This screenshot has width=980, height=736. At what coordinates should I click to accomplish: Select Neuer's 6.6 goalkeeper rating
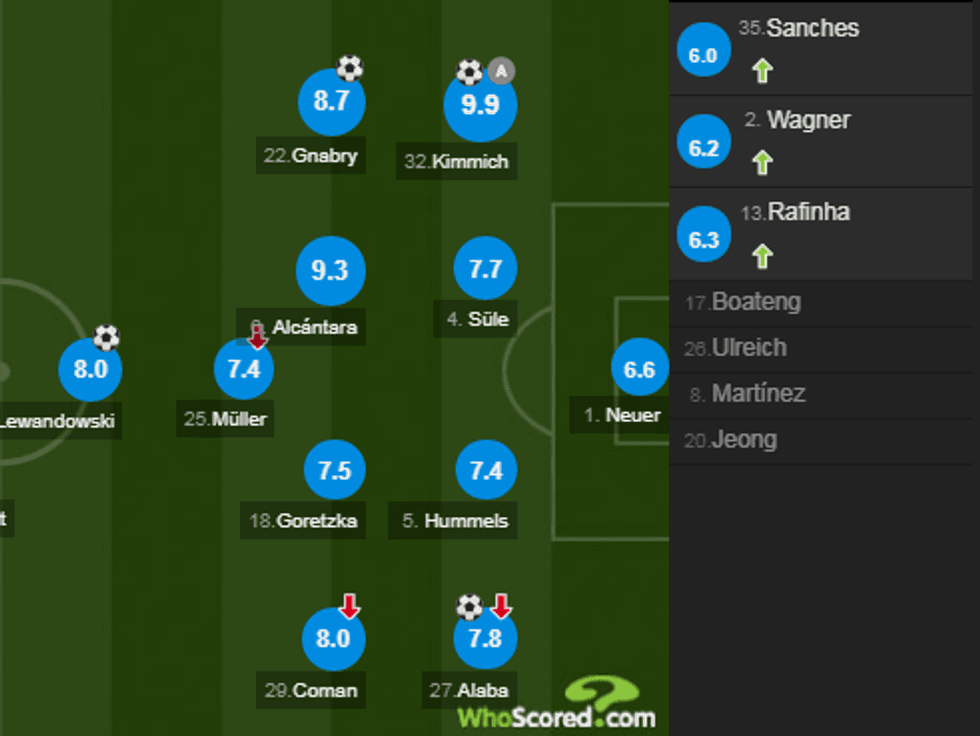(639, 370)
